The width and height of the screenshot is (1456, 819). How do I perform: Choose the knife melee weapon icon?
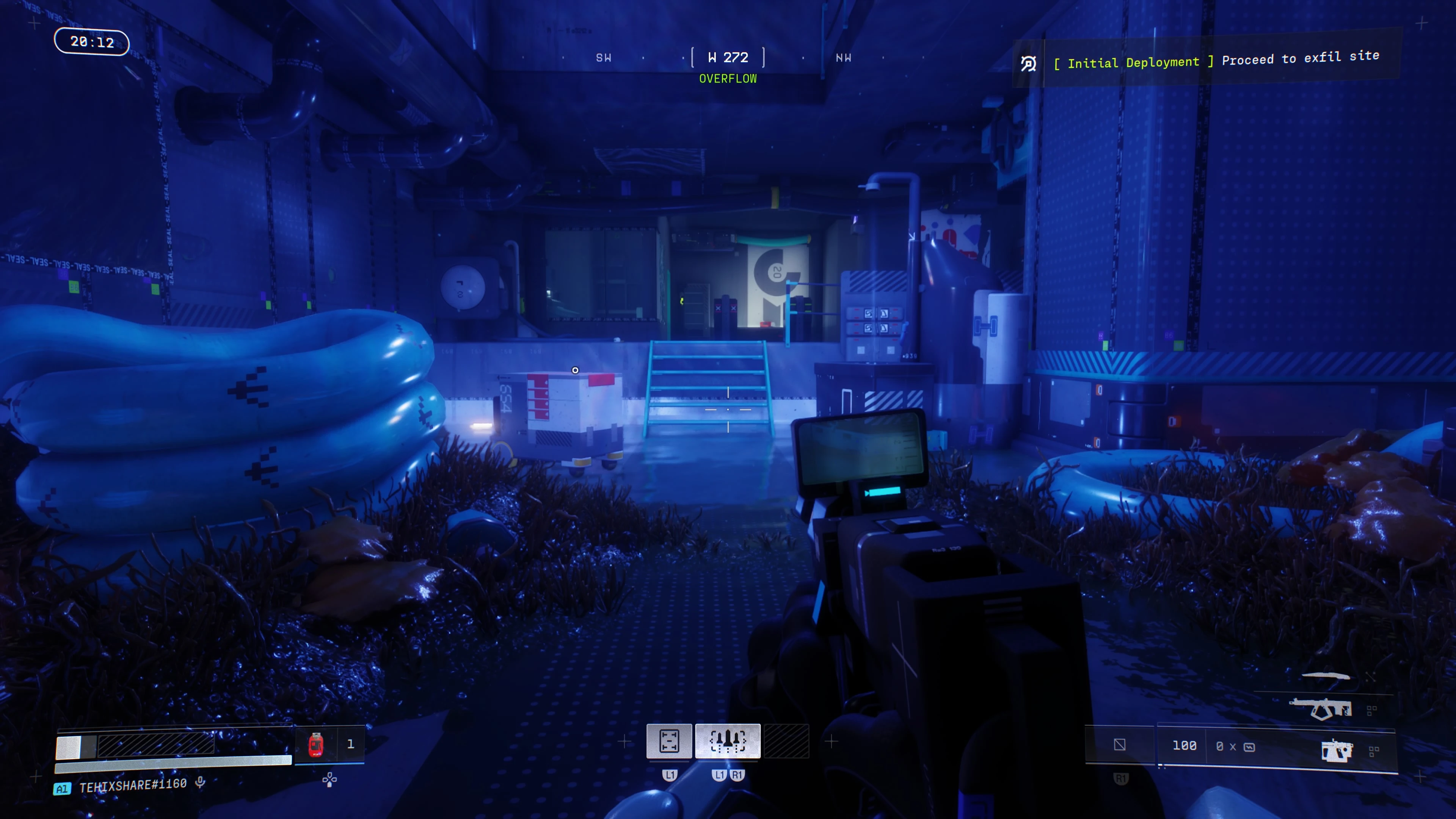click(1326, 676)
